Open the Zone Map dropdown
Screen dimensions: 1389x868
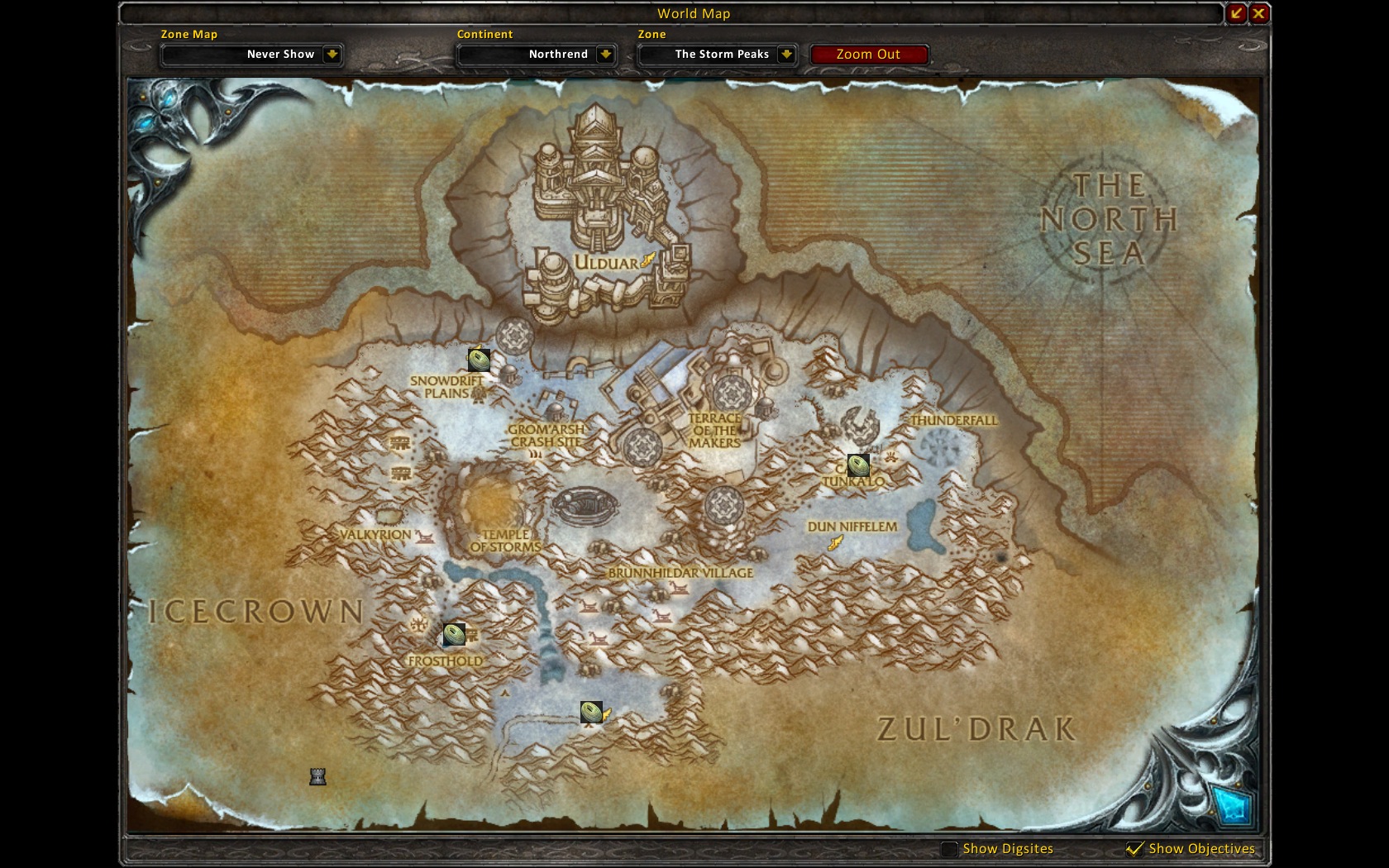coord(332,55)
